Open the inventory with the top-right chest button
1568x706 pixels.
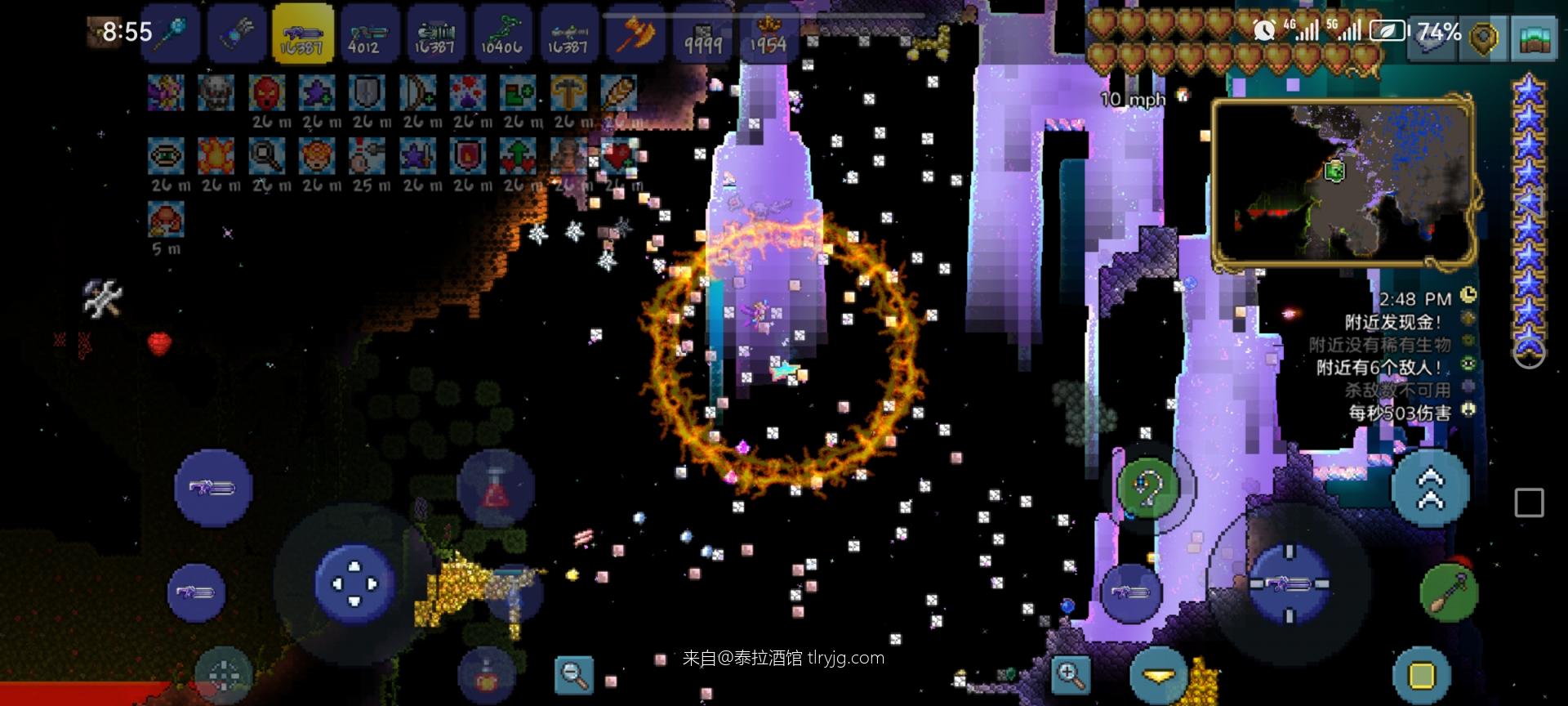click(x=1534, y=37)
